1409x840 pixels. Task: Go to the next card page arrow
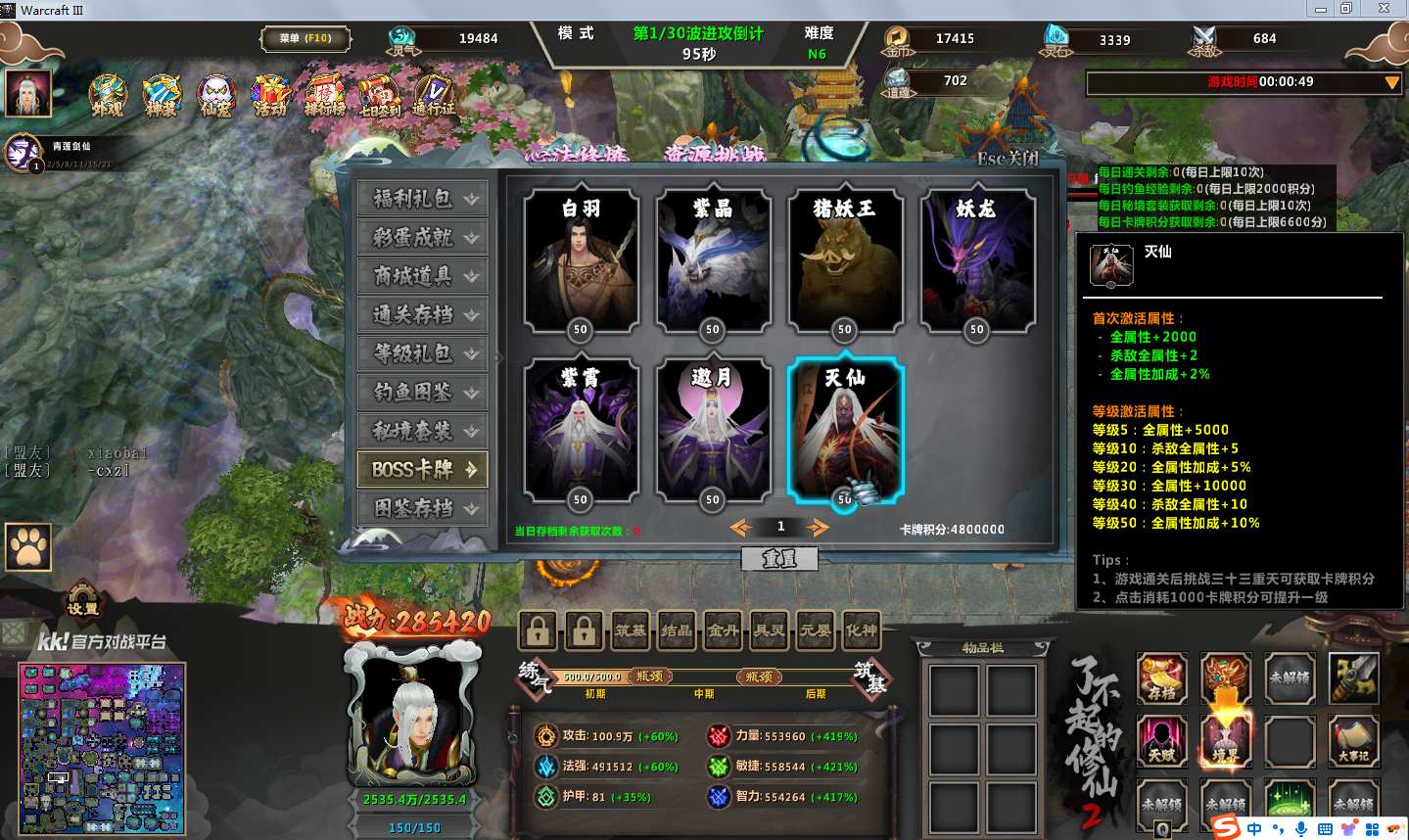coord(817,528)
